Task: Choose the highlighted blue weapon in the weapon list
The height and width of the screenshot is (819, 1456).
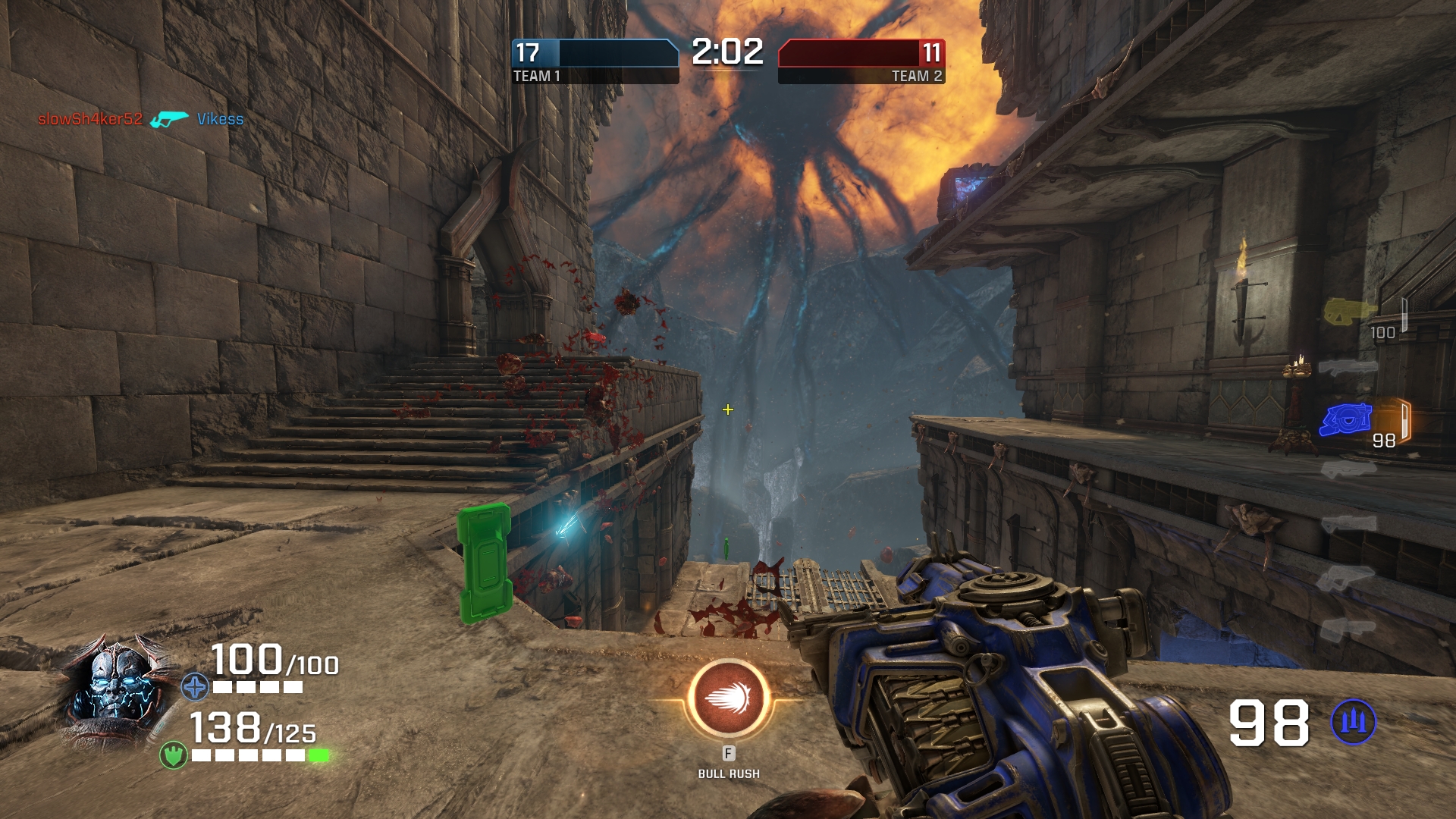Action: 1346,419
